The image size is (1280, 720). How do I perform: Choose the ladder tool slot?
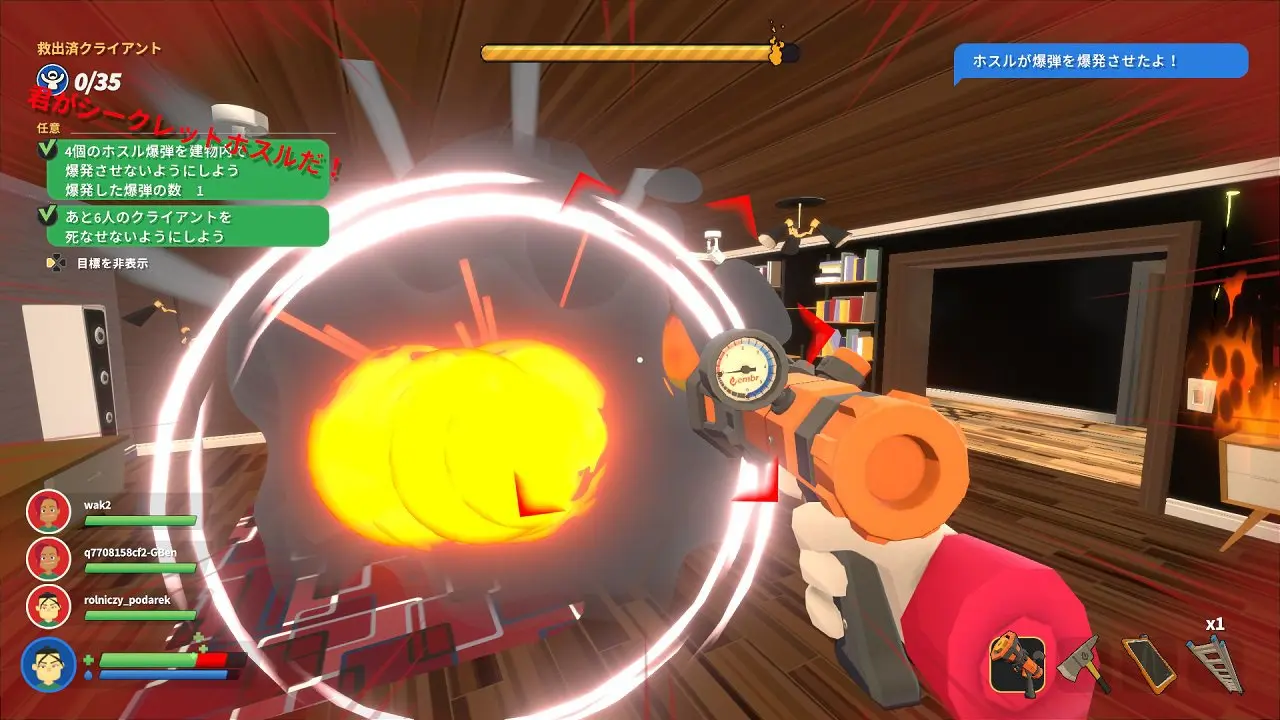1213,662
